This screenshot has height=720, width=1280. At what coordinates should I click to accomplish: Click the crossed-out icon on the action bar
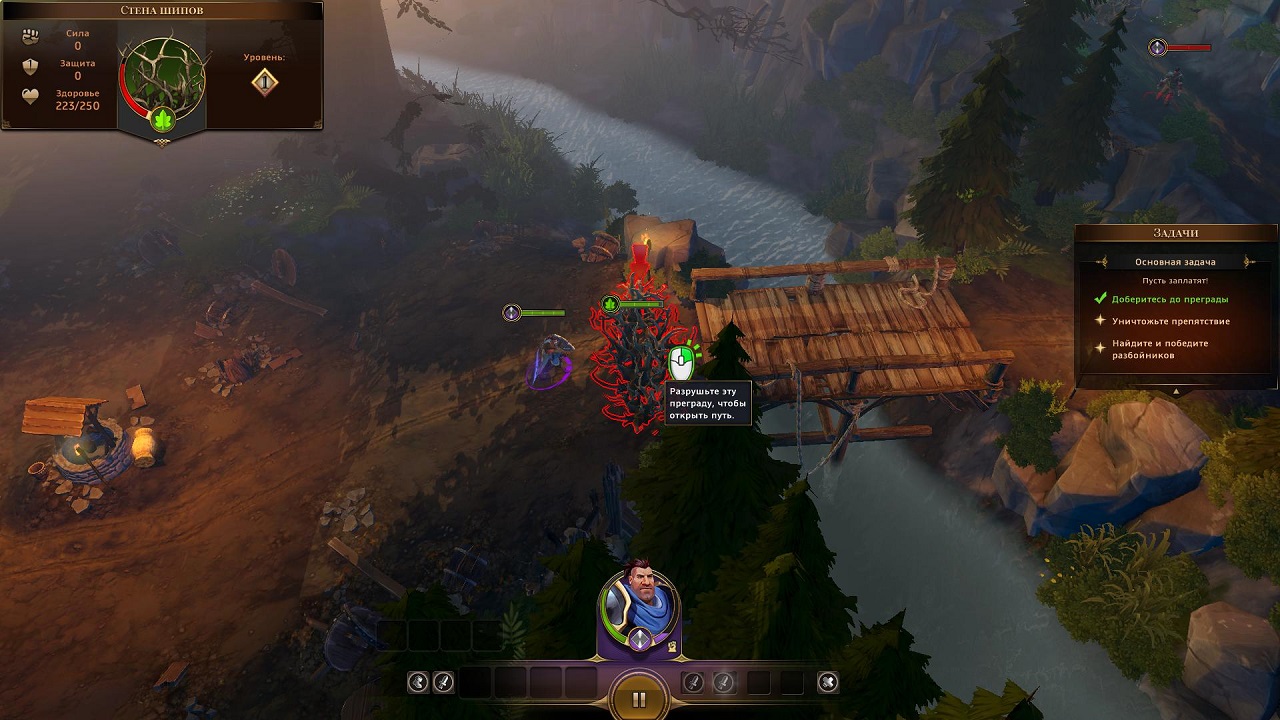click(827, 682)
